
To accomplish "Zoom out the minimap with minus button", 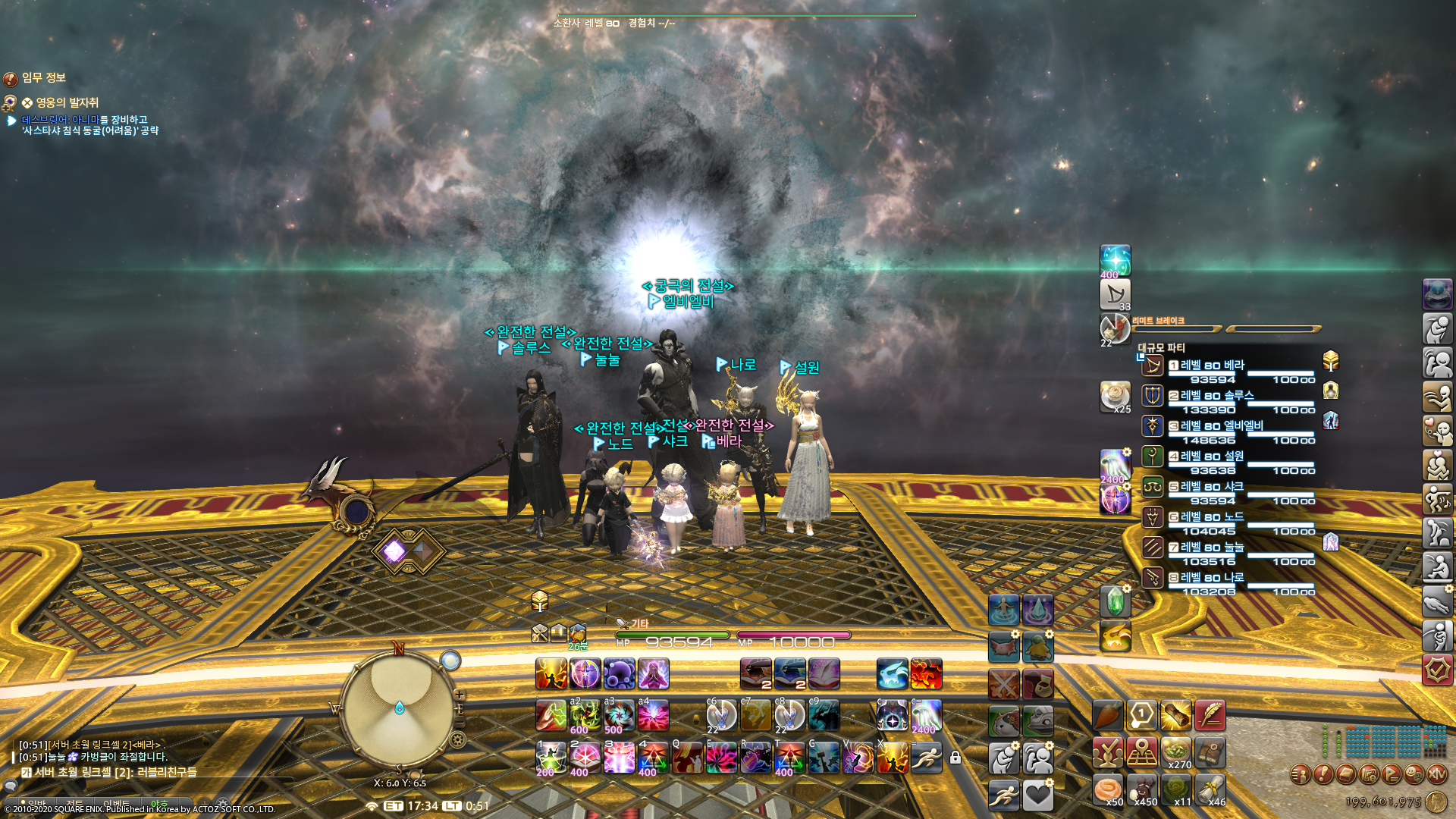I will (x=460, y=722).
